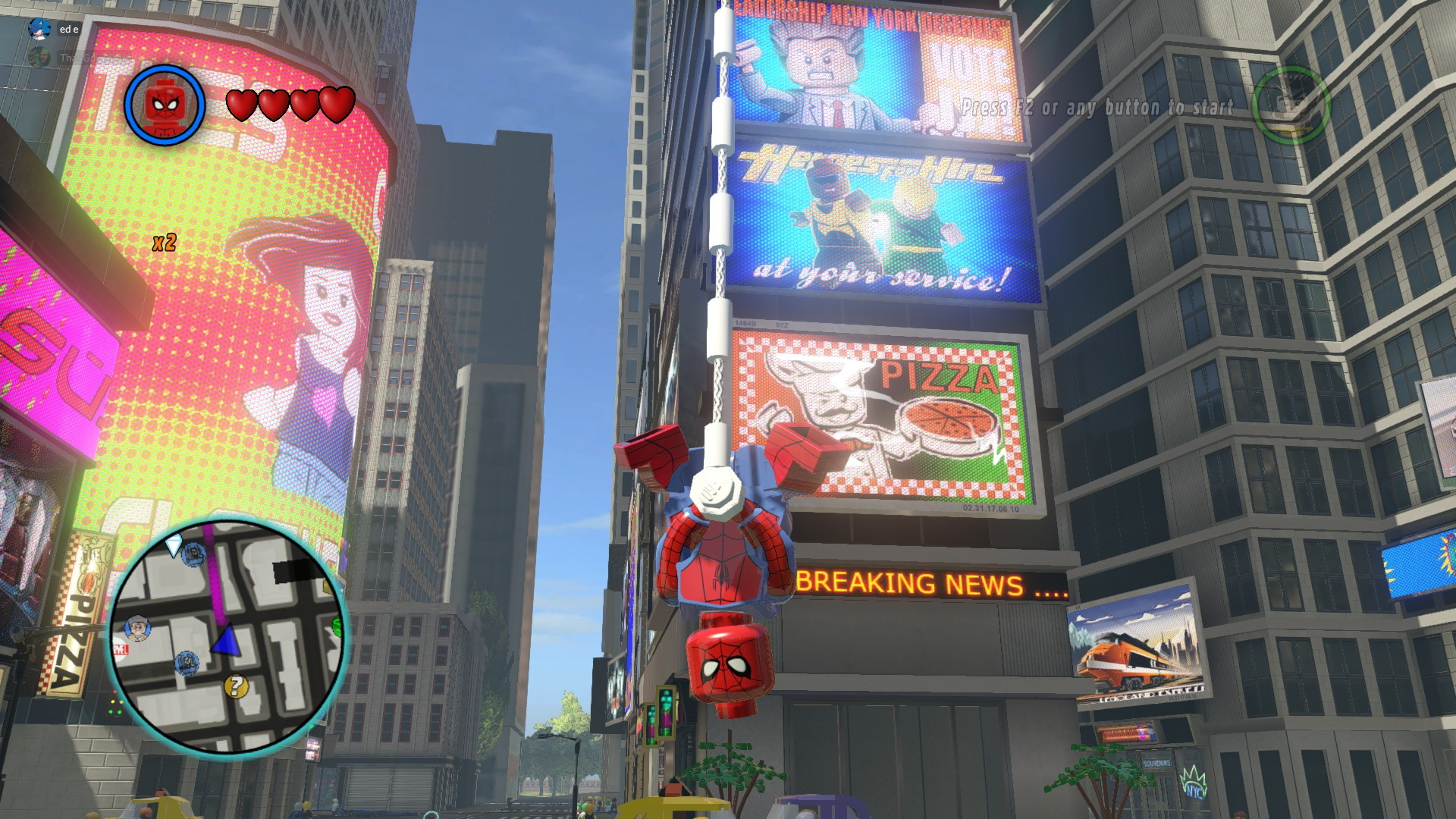Viewport: 1456px width, 819px height.
Task: Click the Stan Lee icon on the minimap
Action: click(139, 628)
